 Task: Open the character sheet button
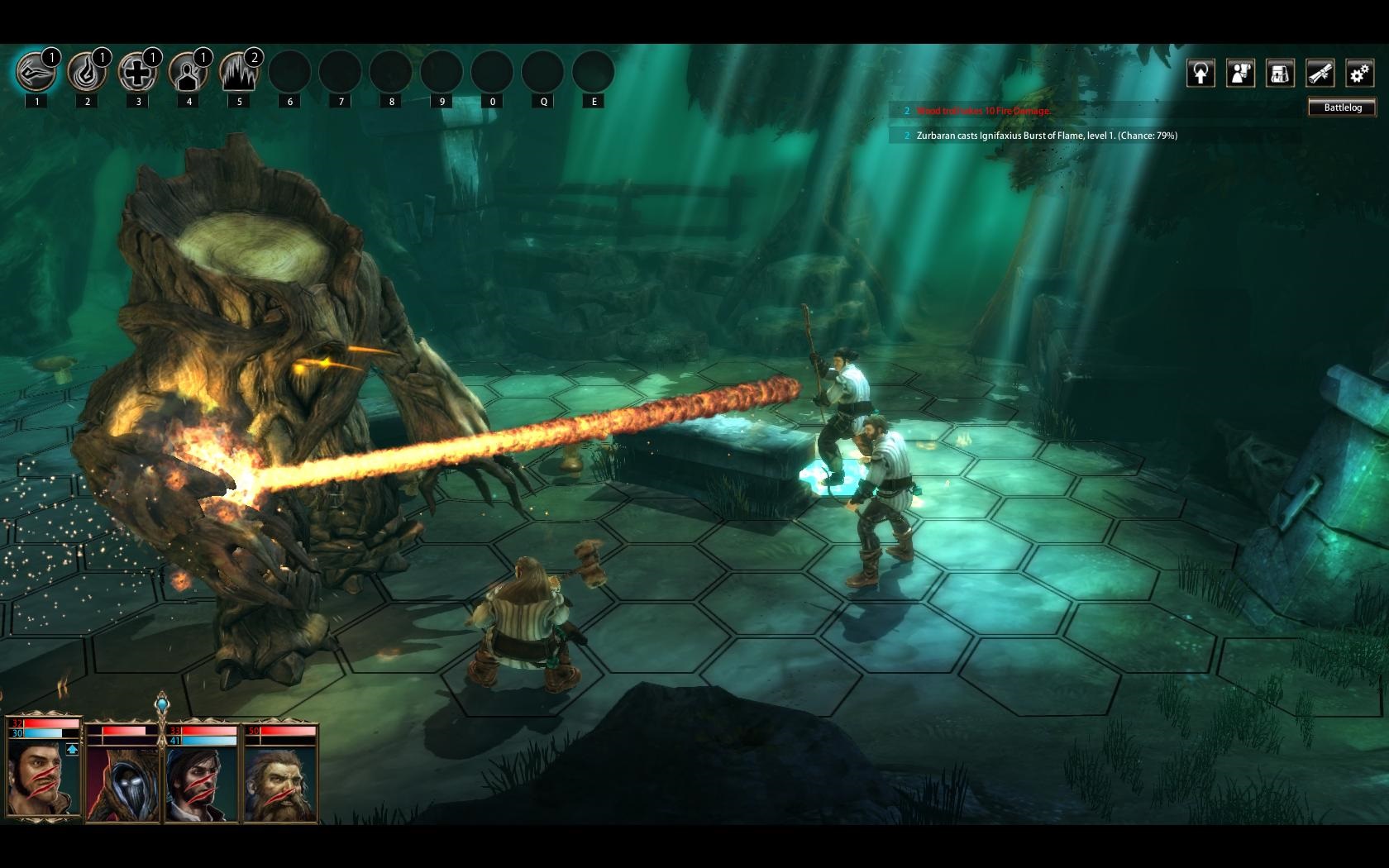[1240, 74]
